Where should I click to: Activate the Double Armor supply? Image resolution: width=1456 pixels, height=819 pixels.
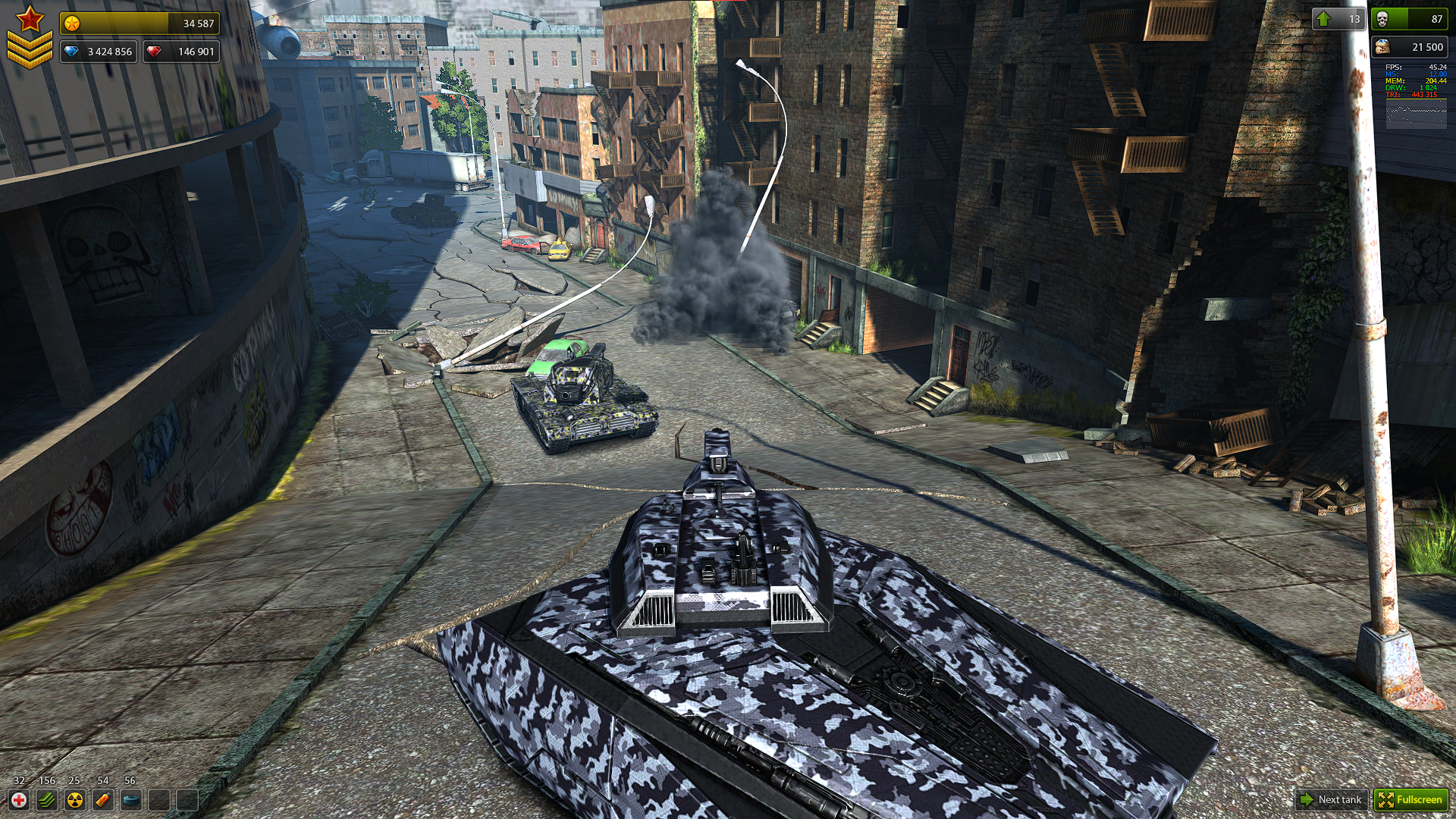tap(46, 800)
